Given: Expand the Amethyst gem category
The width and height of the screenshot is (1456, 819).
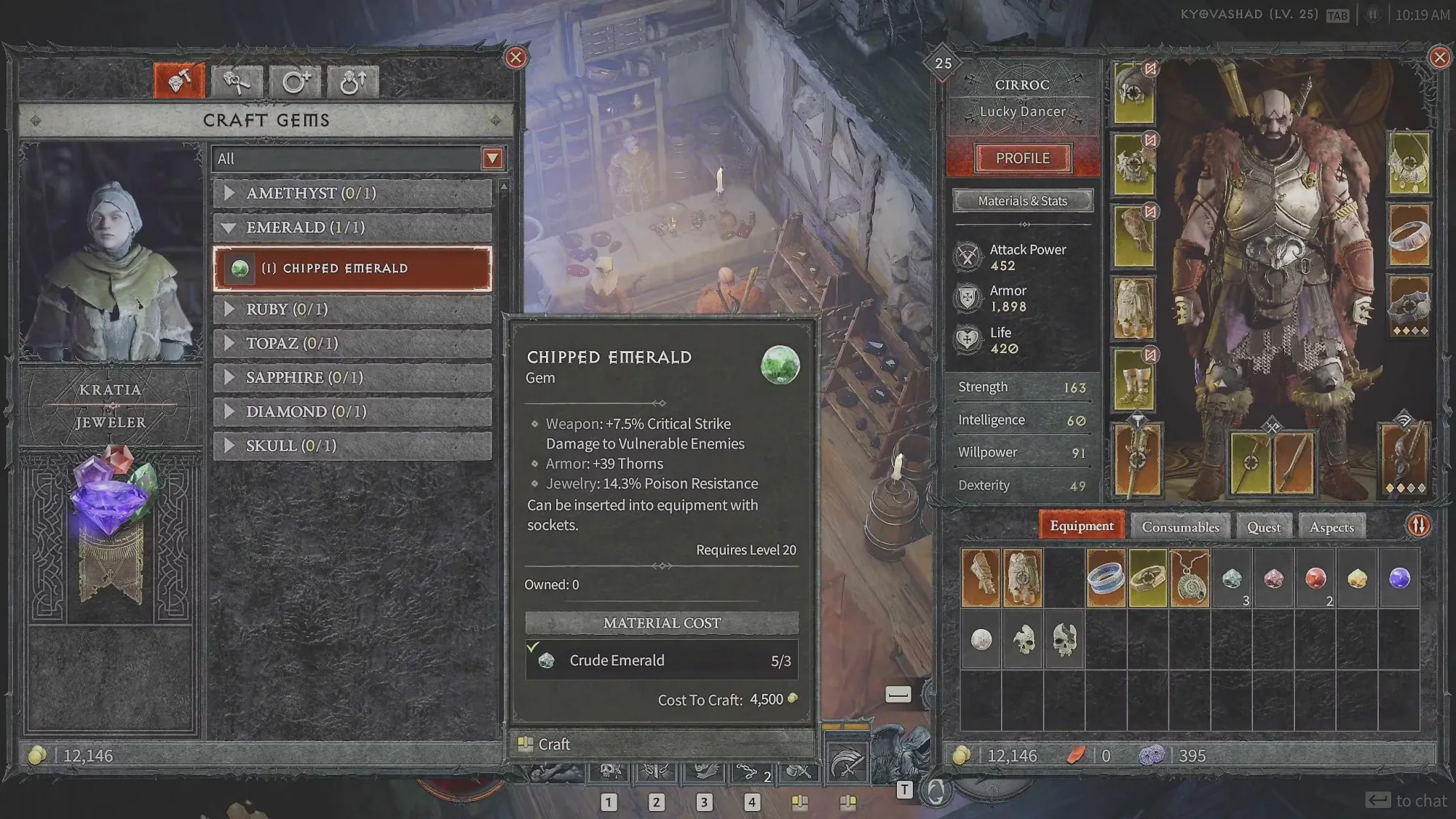Looking at the screenshot, I should (352, 193).
